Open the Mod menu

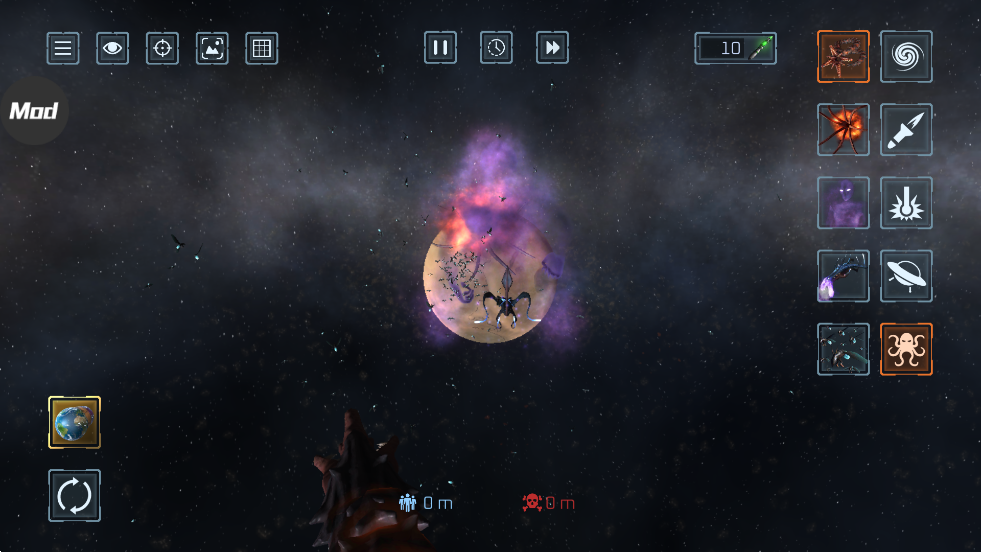coord(33,111)
